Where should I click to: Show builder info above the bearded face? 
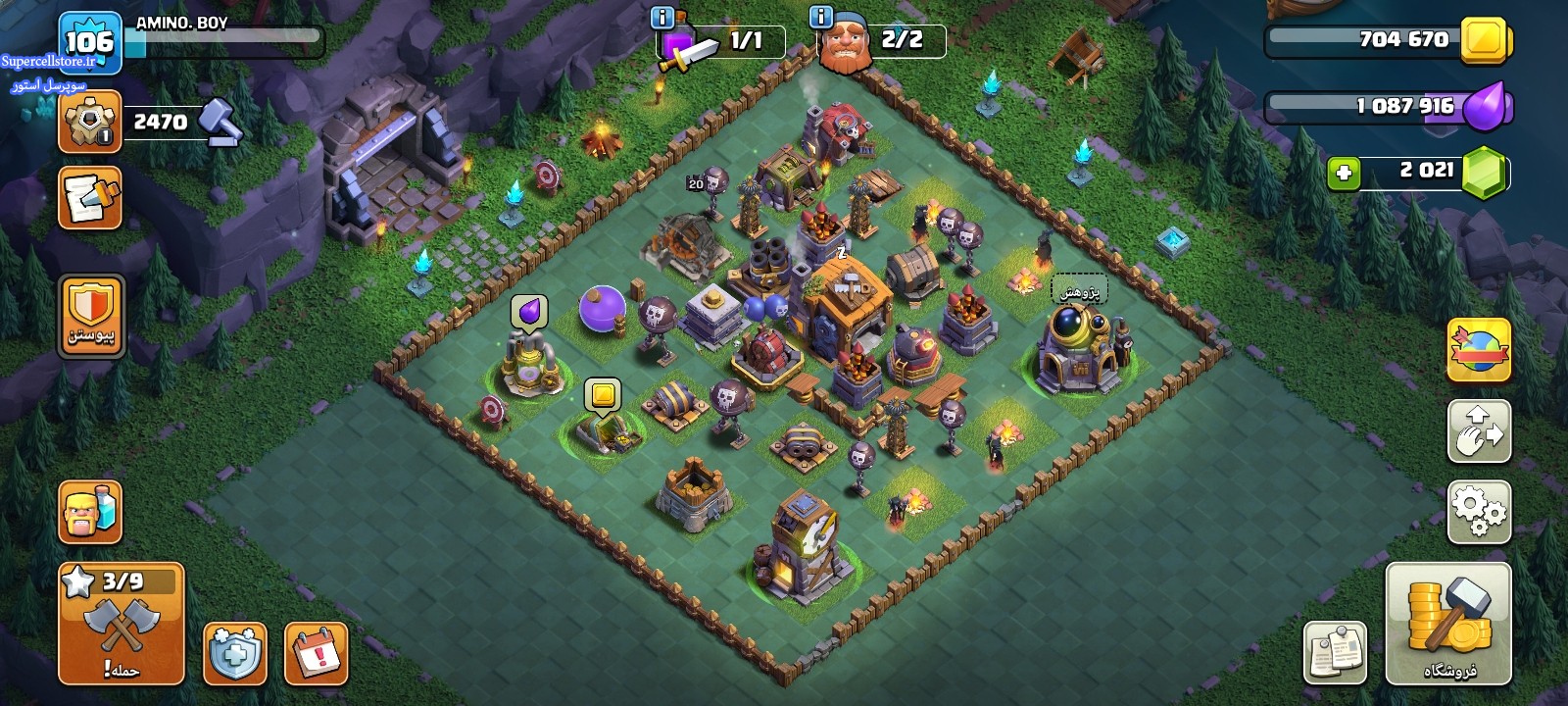coord(821,17)
